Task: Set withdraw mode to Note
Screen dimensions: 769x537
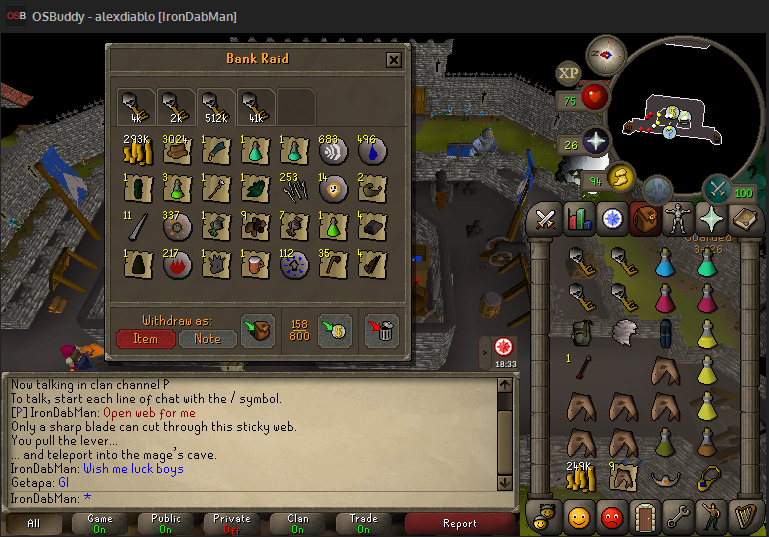Action: (207, 339)
